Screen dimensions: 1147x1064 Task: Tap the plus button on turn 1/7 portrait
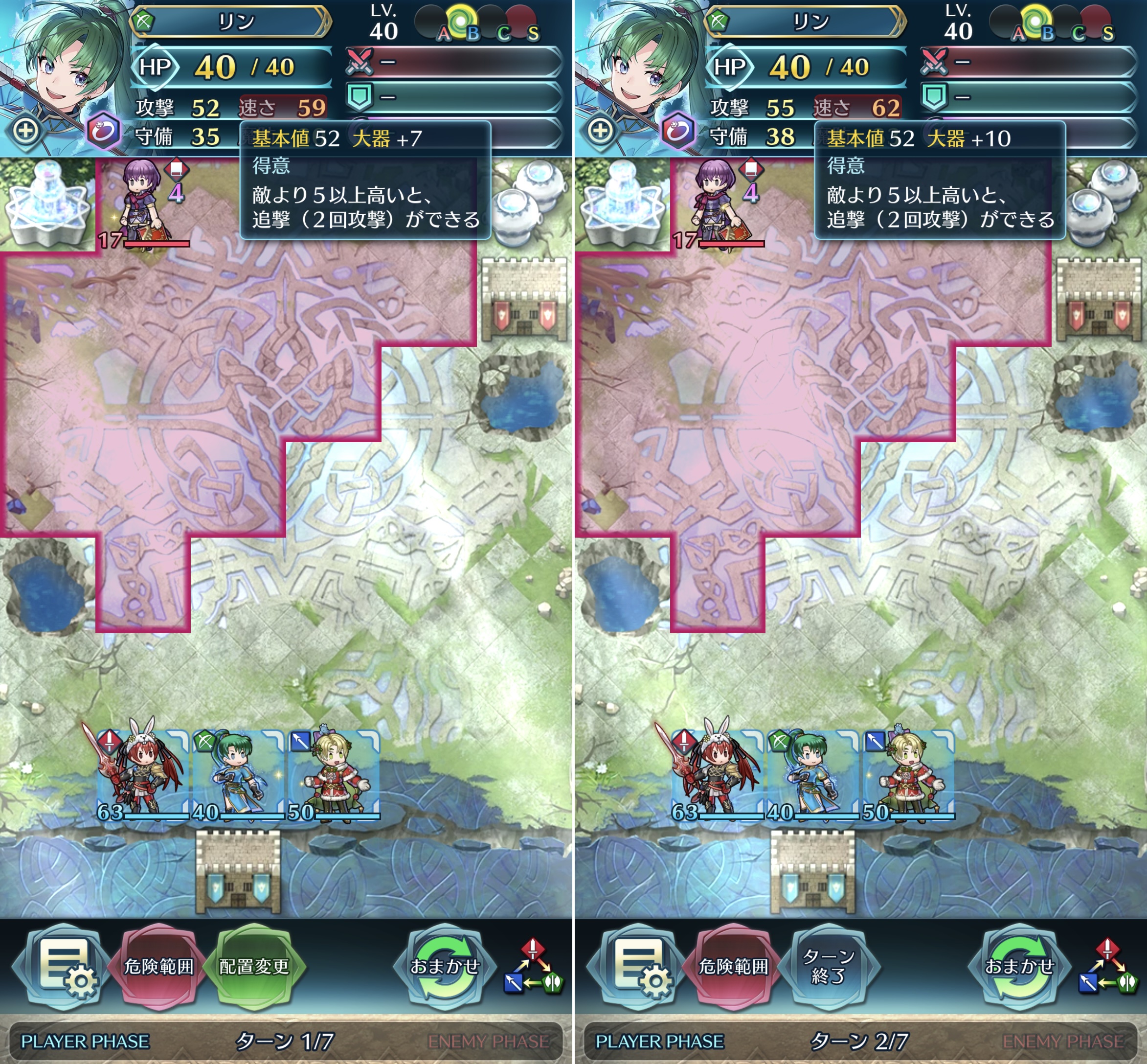26,130
